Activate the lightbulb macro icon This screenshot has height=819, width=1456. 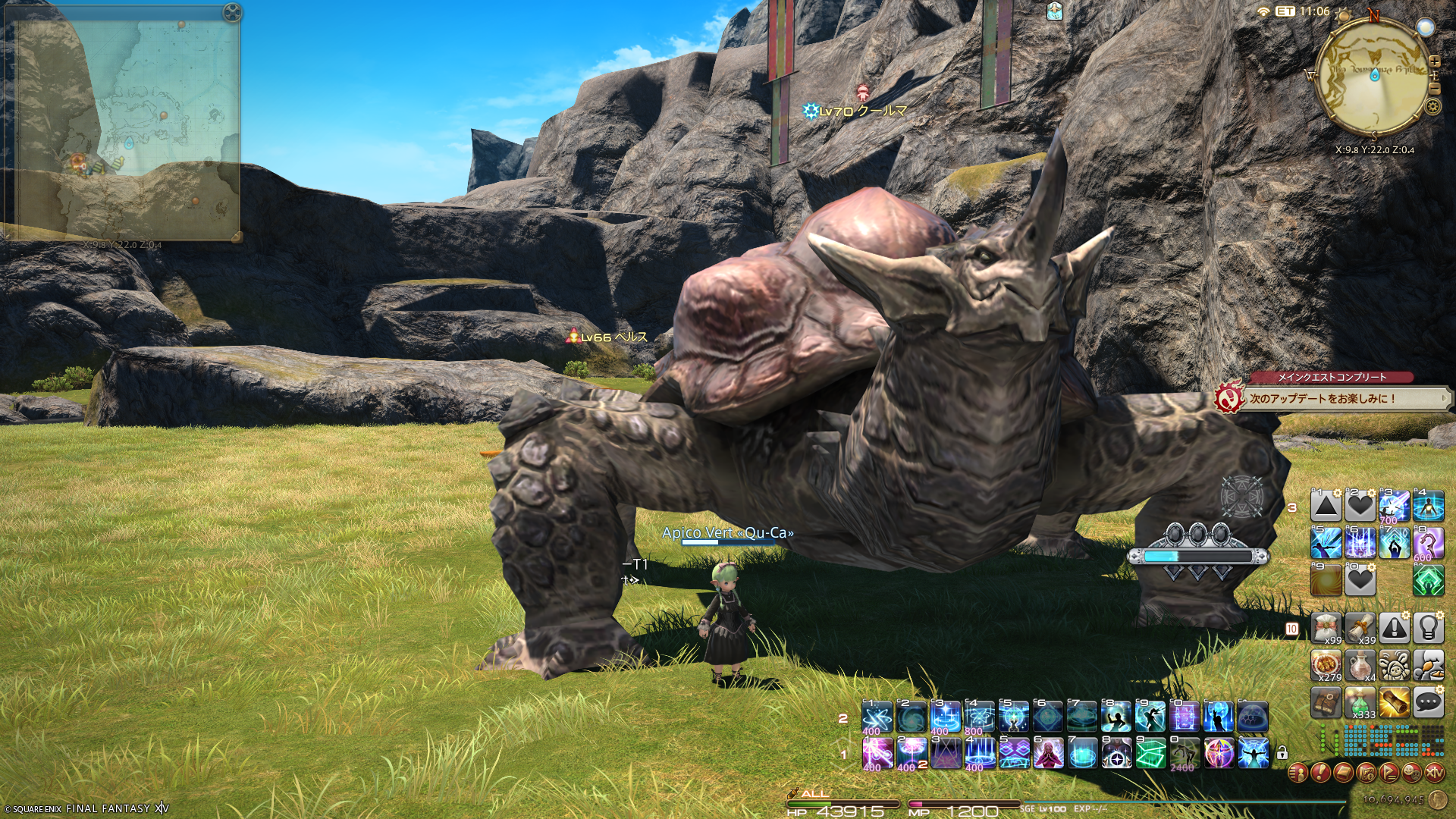tap(1428, 628)
